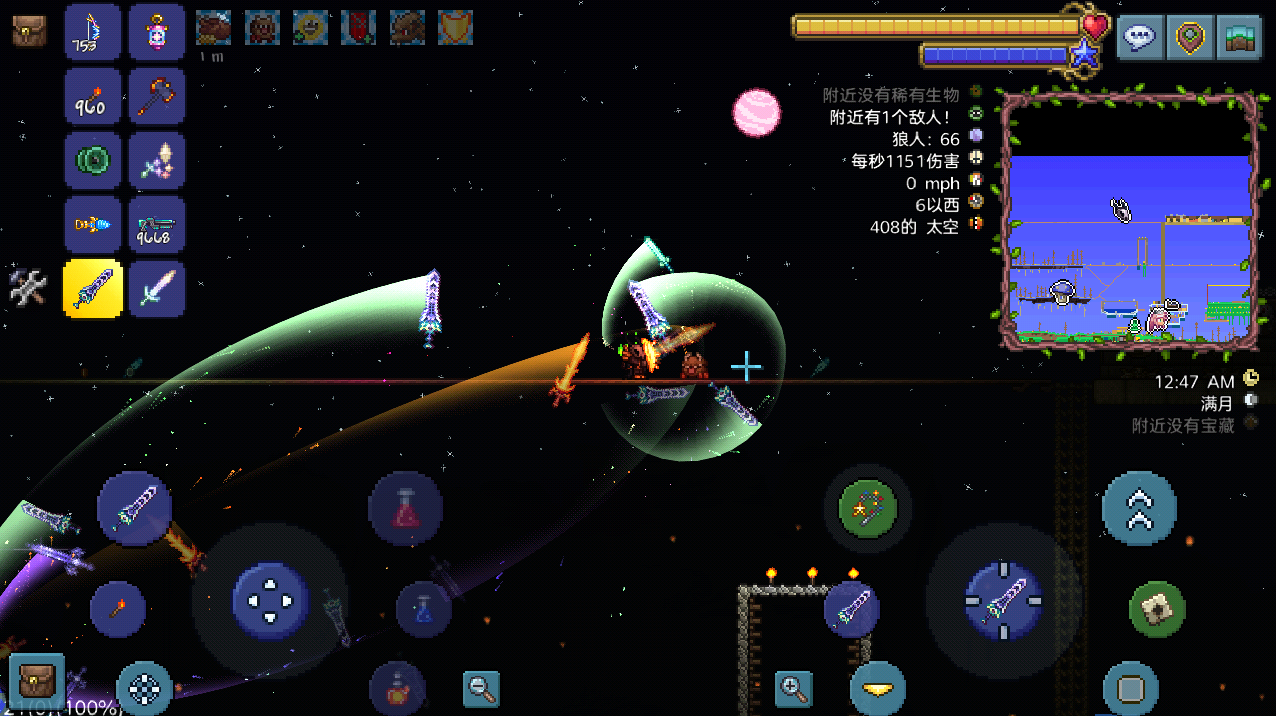Open the map pin marker button
Viewport: 1276px width, 716px height.
[x=1190, y=37]
